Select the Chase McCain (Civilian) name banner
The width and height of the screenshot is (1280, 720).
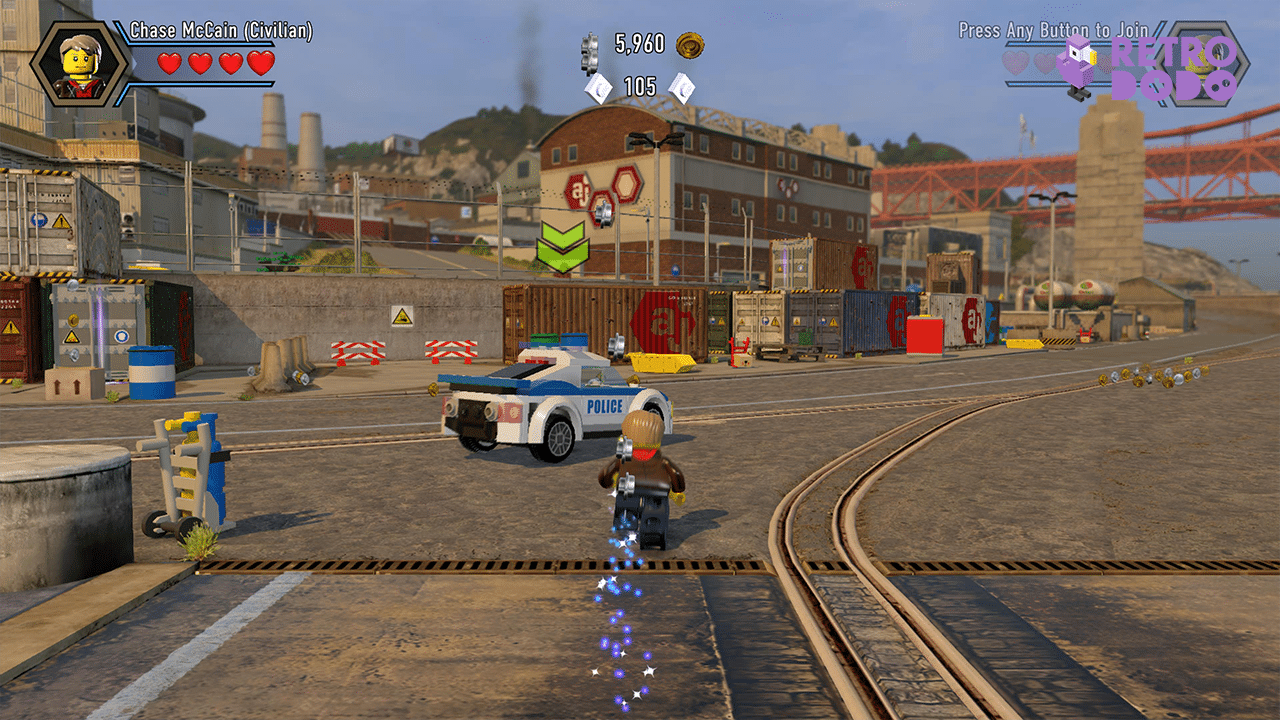point(219,30)
